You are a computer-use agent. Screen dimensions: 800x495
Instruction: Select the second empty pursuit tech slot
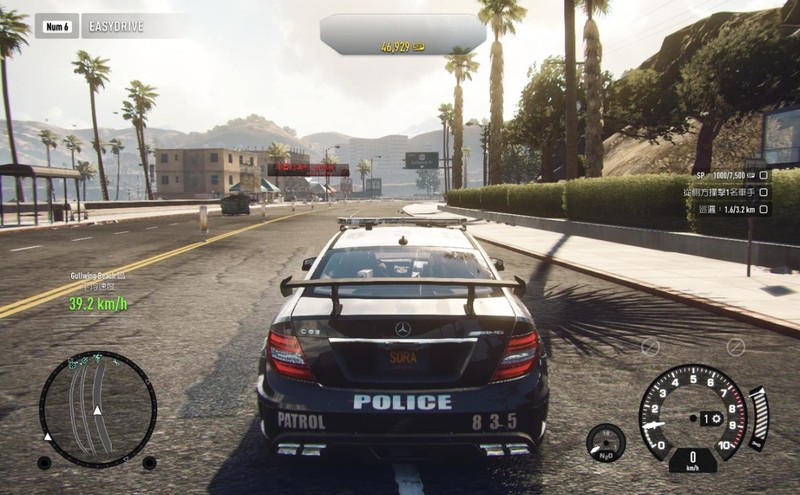click(x=736, y=347)
